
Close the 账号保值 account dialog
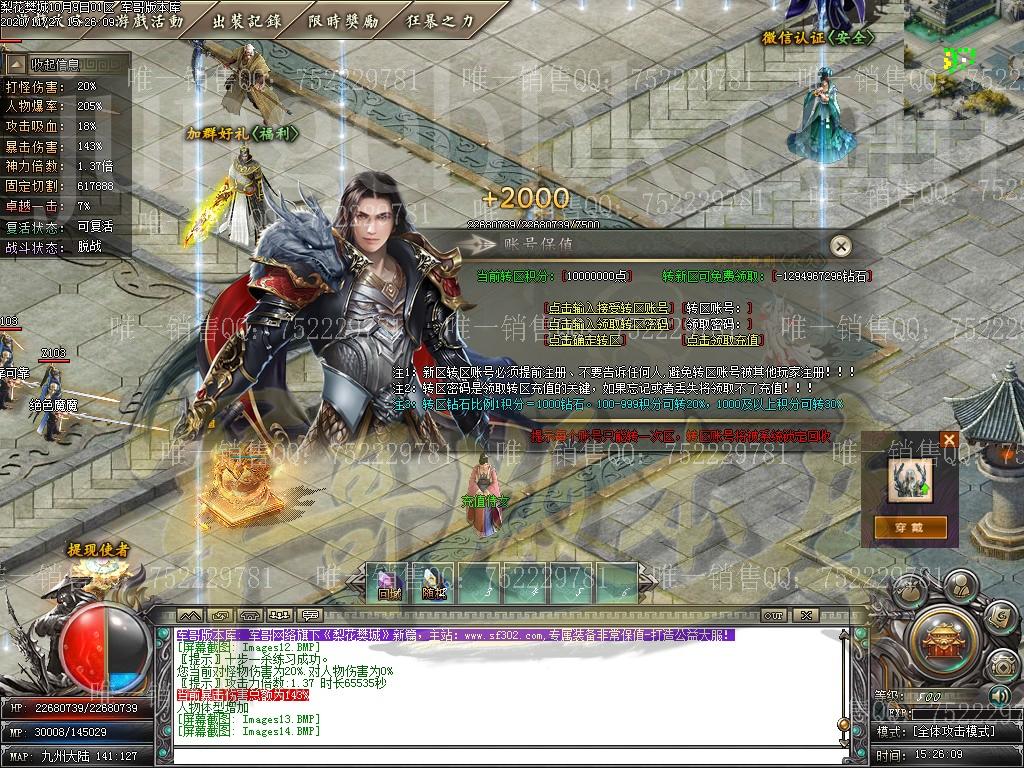click(x=842, y=245)
